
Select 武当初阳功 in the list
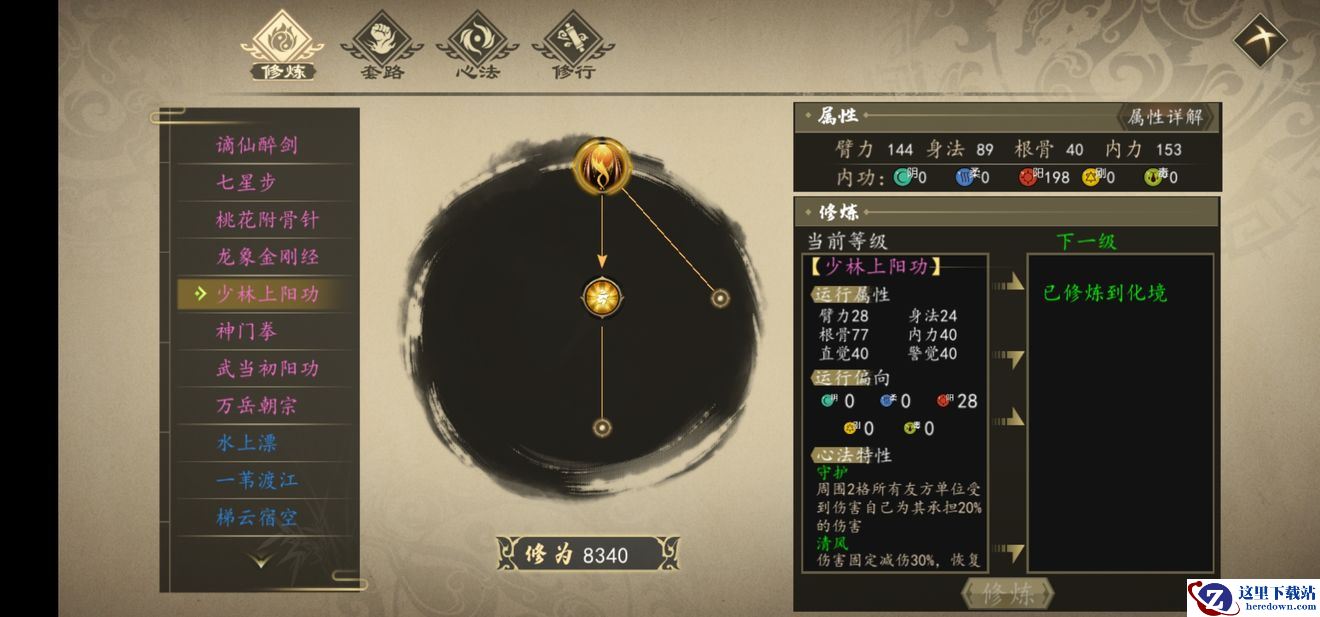pyautogui.click(x=267, y=368)
